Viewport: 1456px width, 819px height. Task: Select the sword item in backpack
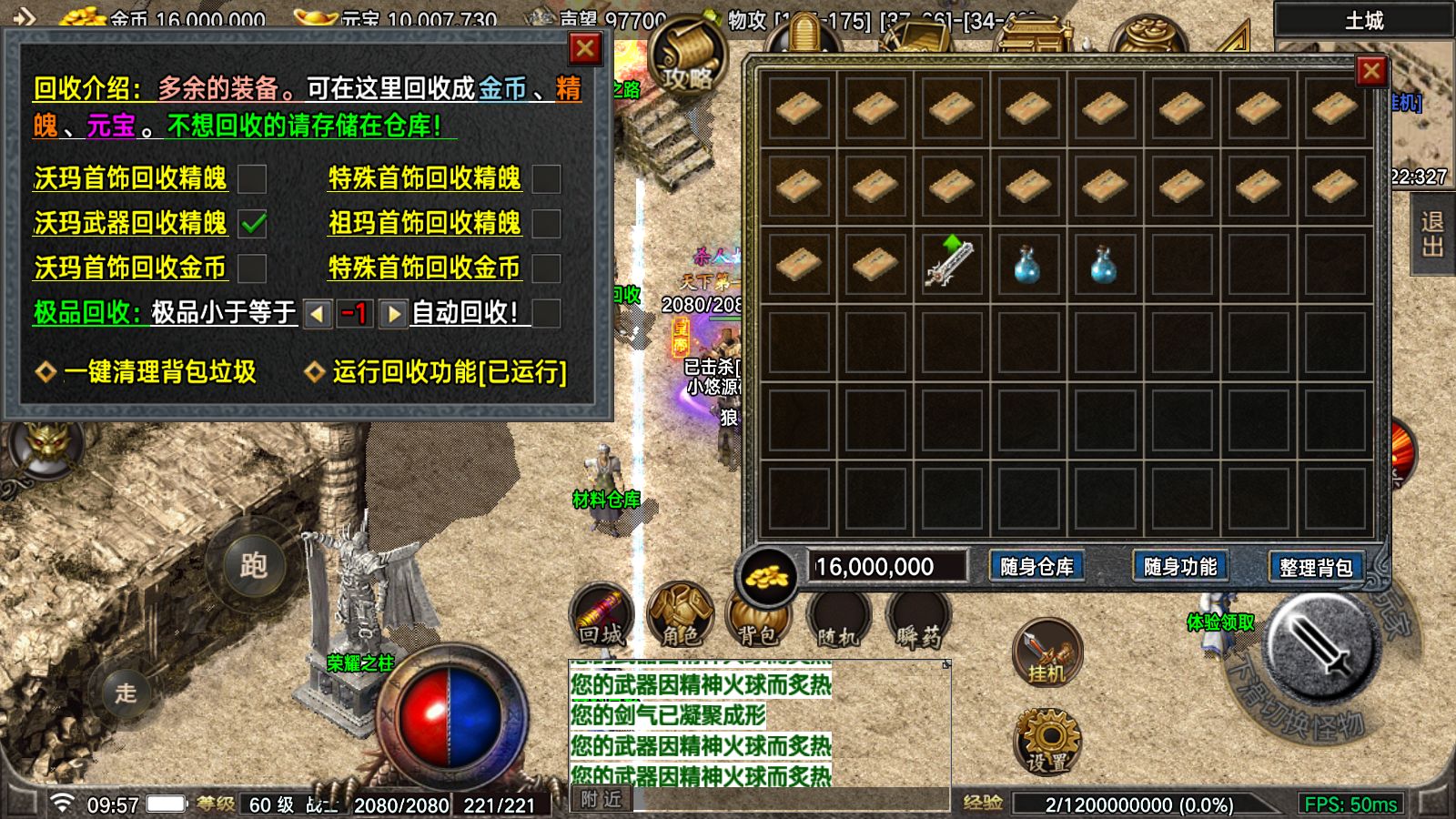[x=951, y=263]
